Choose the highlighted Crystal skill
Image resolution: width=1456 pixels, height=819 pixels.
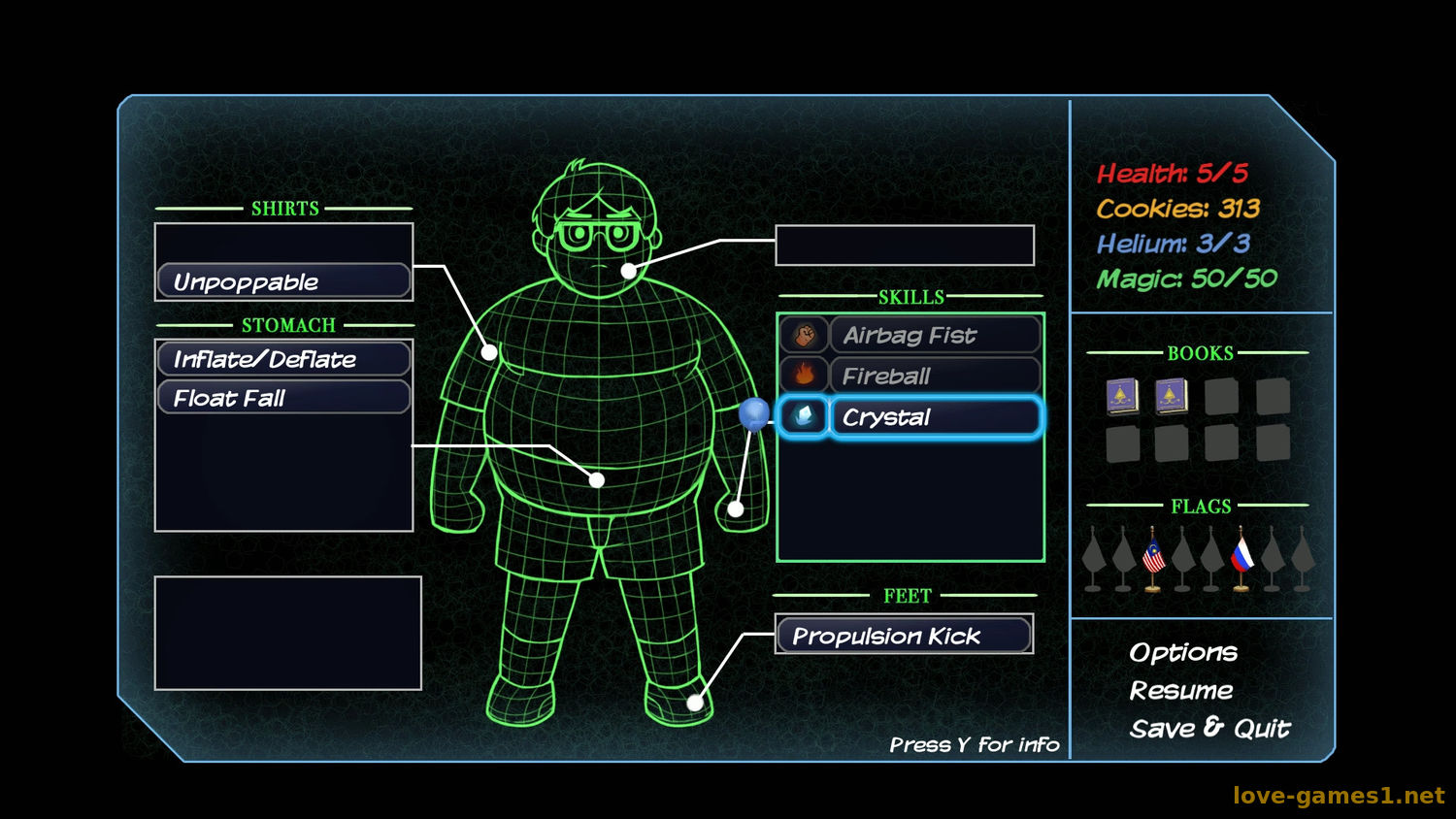(x=934, y=417)
